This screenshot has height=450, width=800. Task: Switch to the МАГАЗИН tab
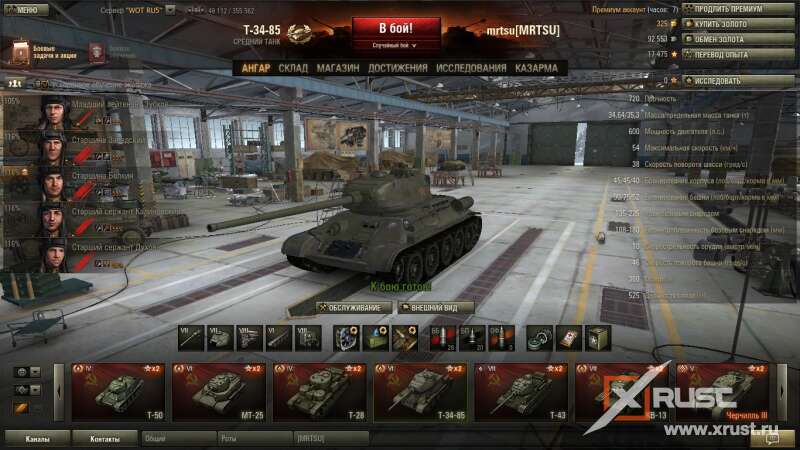coord(338,68)
